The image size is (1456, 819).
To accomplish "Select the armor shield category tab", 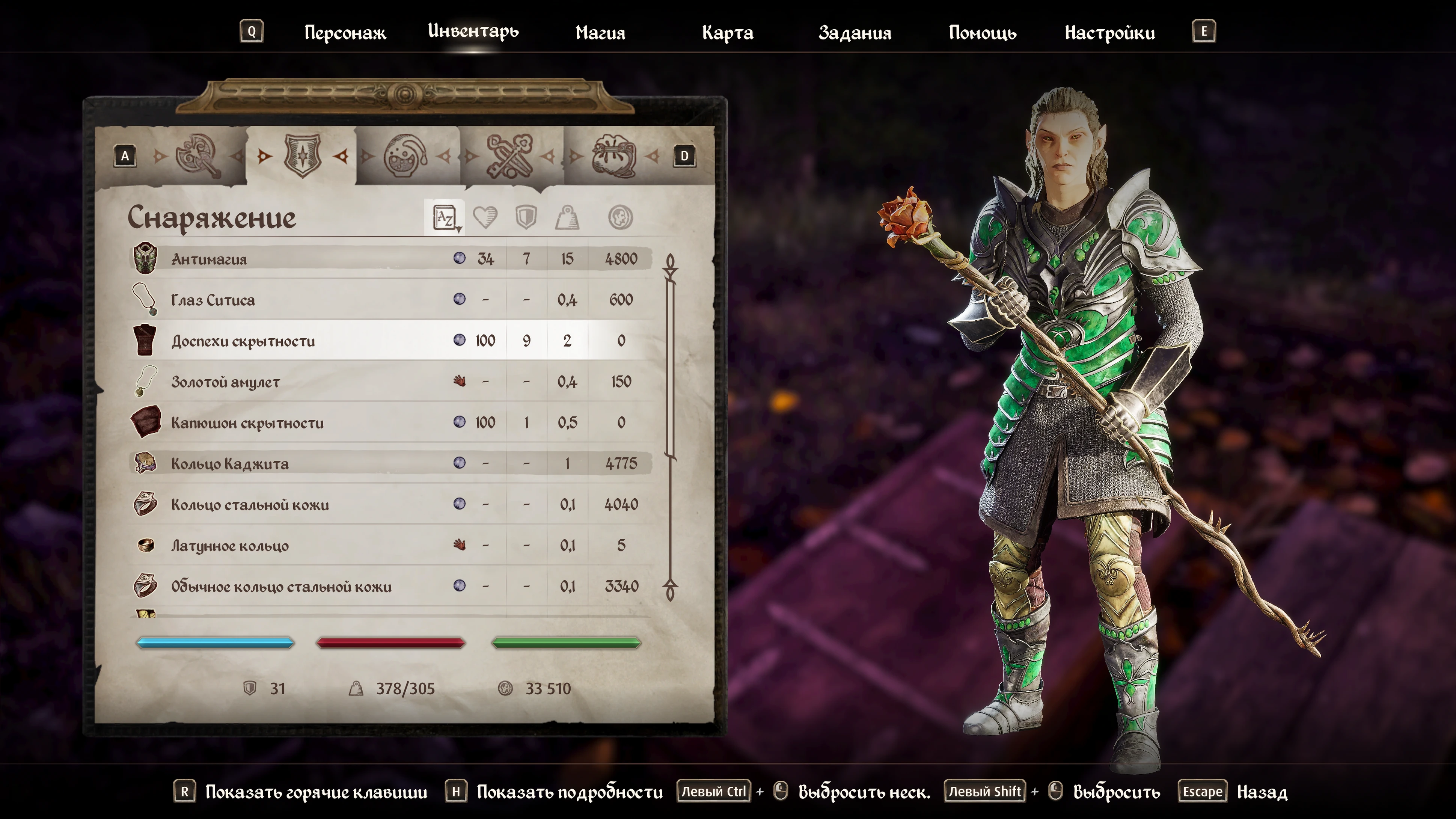I will [302, 155].
